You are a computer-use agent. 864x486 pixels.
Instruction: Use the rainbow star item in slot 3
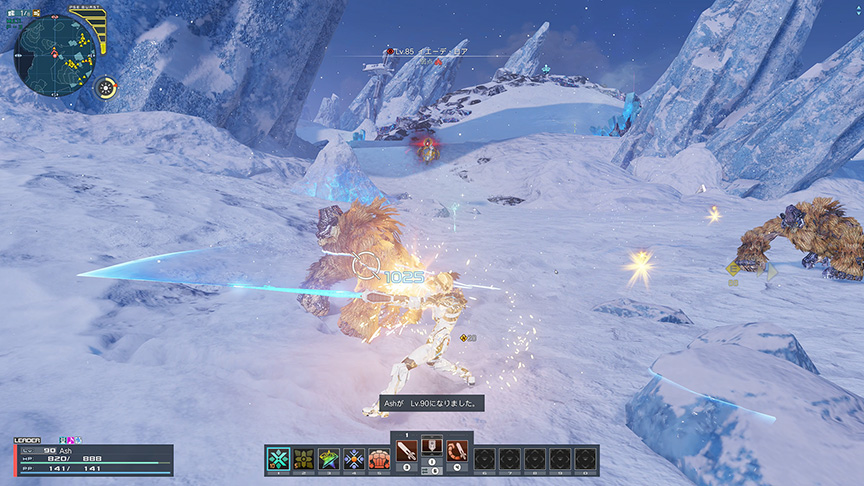tap(329, 459)
